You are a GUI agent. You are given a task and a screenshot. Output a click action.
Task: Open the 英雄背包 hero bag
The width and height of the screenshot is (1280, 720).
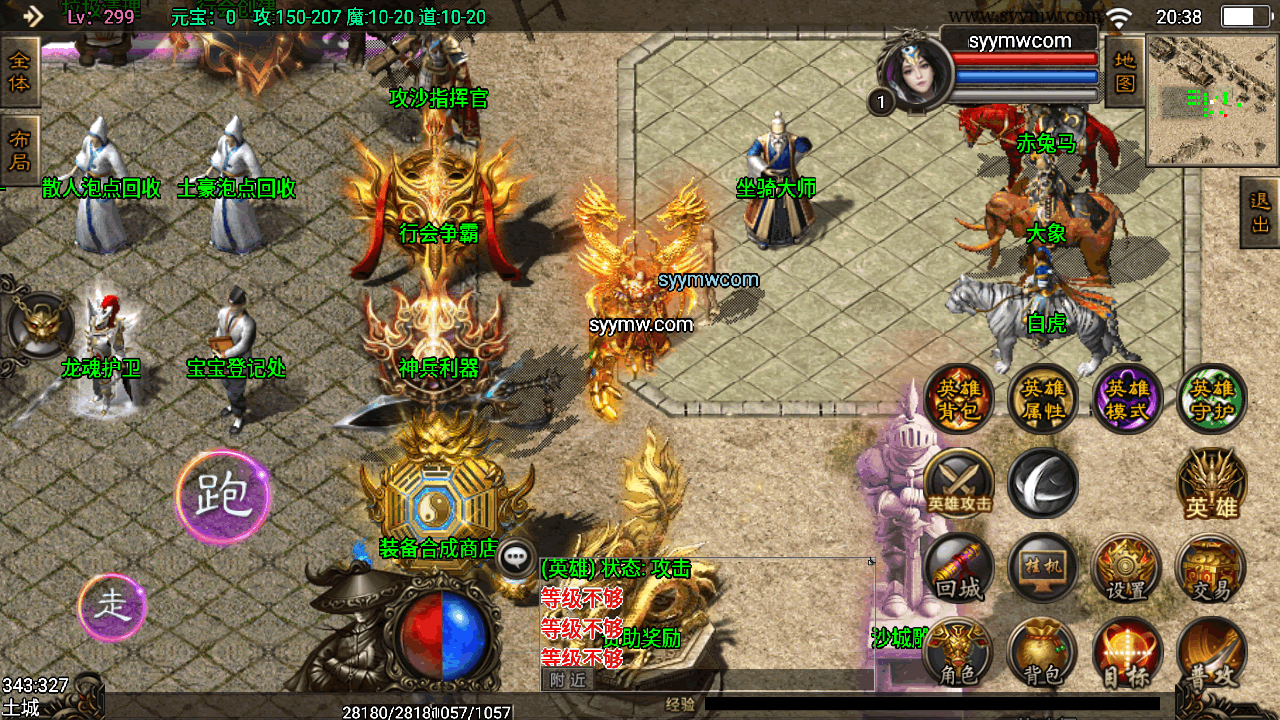(x=959, y=398)
